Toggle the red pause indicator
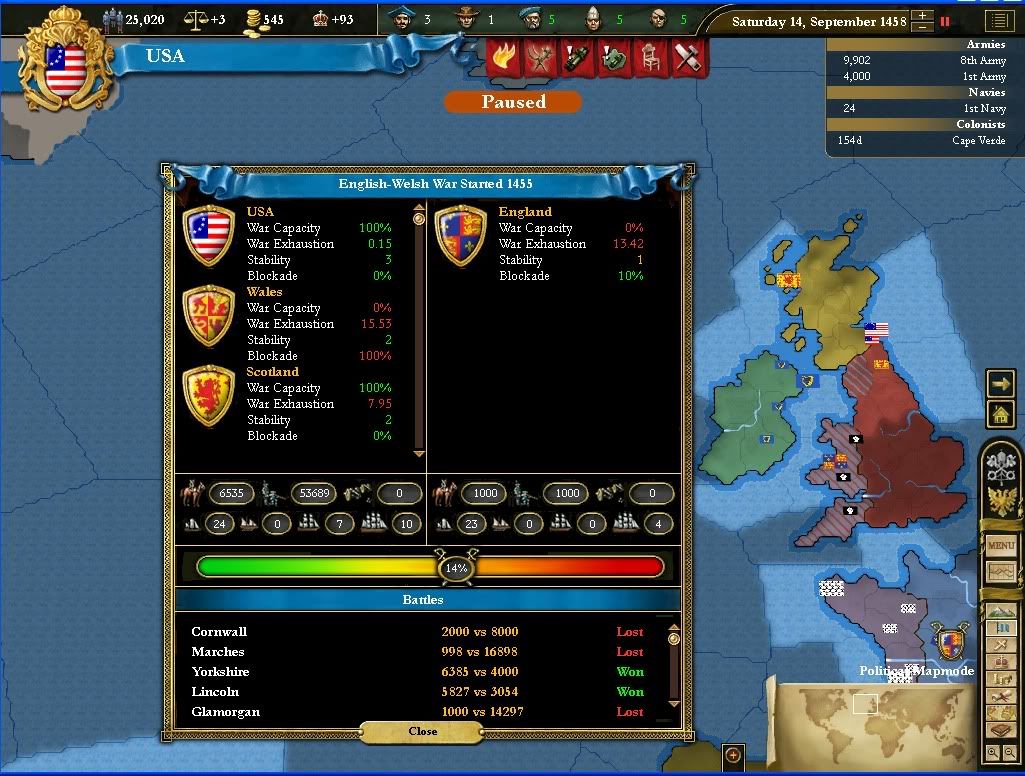This screenshot has width=1025, height=776. [x=944, y=21]
